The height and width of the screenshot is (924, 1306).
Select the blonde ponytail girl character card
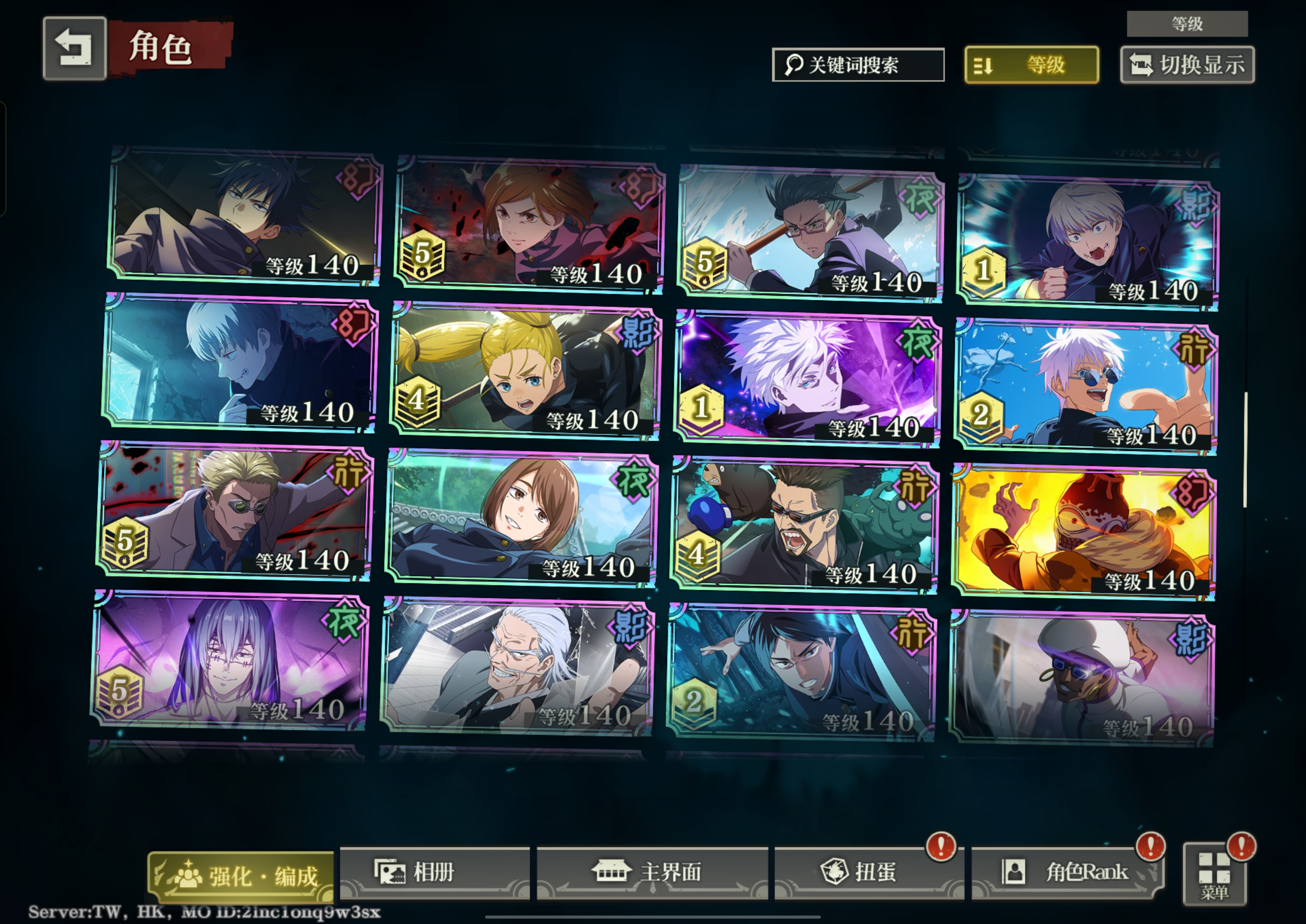click(x=526, y=373)
